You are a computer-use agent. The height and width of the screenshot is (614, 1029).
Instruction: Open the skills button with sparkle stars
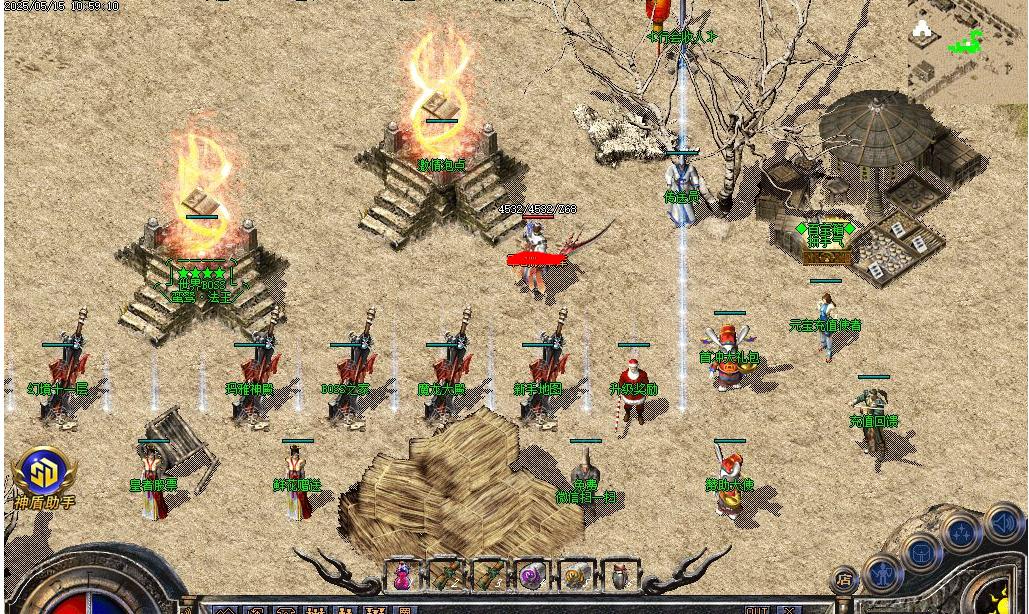[x=962, y=532]
